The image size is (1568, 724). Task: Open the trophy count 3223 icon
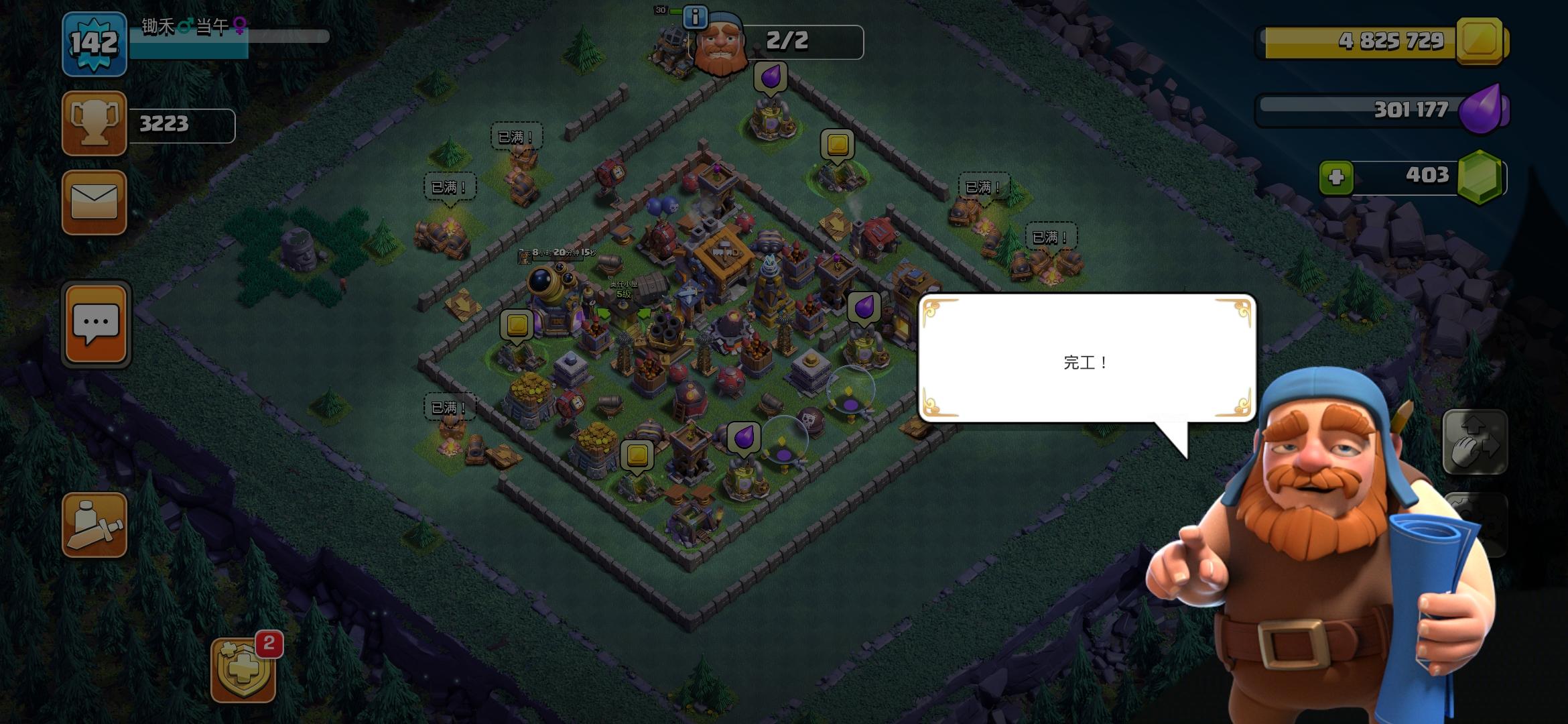coord(94,124)
